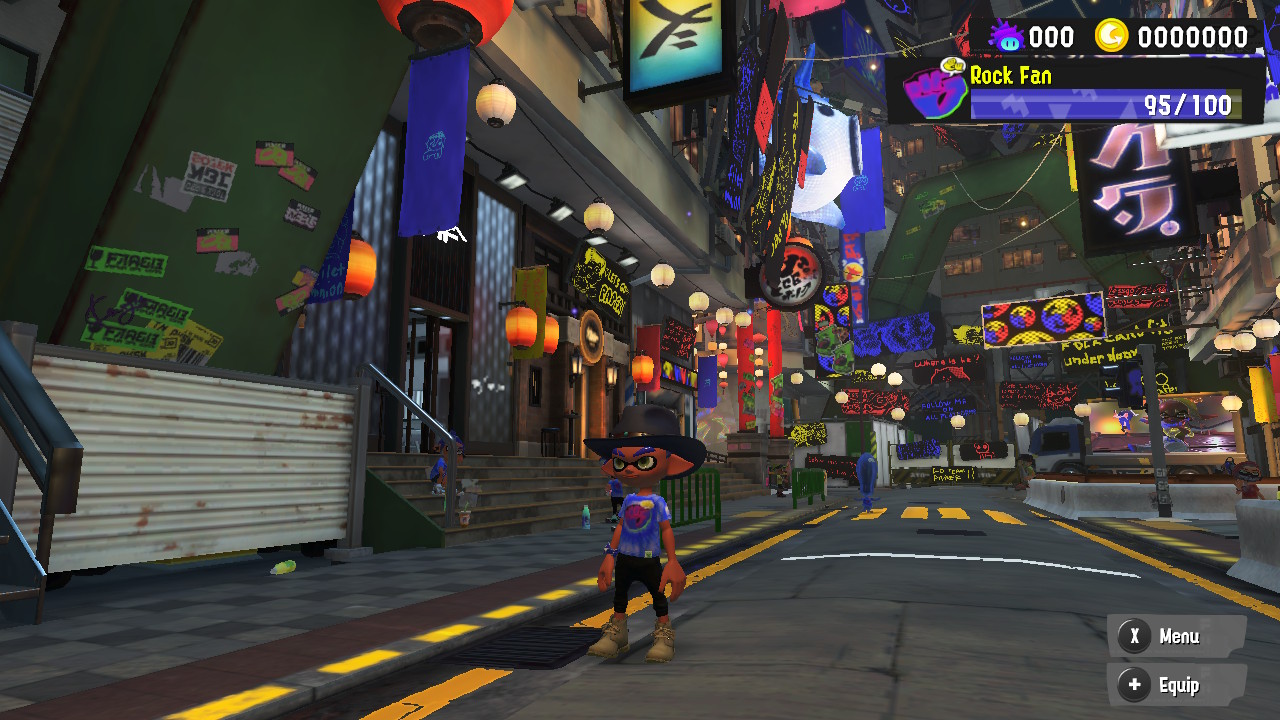Open the Menu button
This screenshot has height=720, width=1280.
tap(1176, 636)
